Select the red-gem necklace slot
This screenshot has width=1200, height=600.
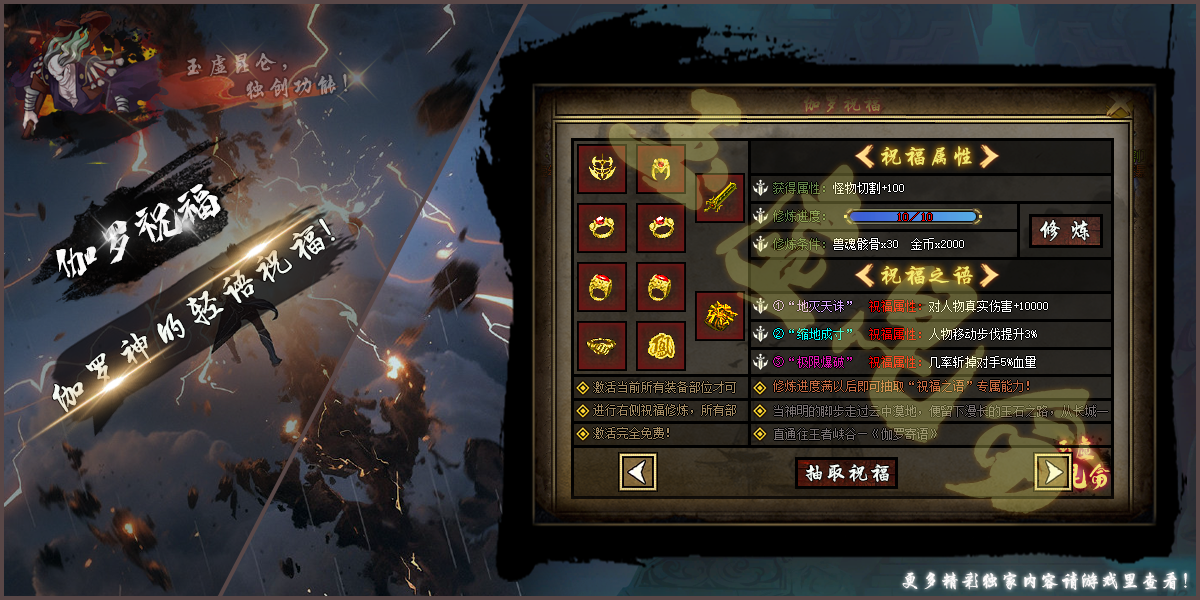pos(661,169)
